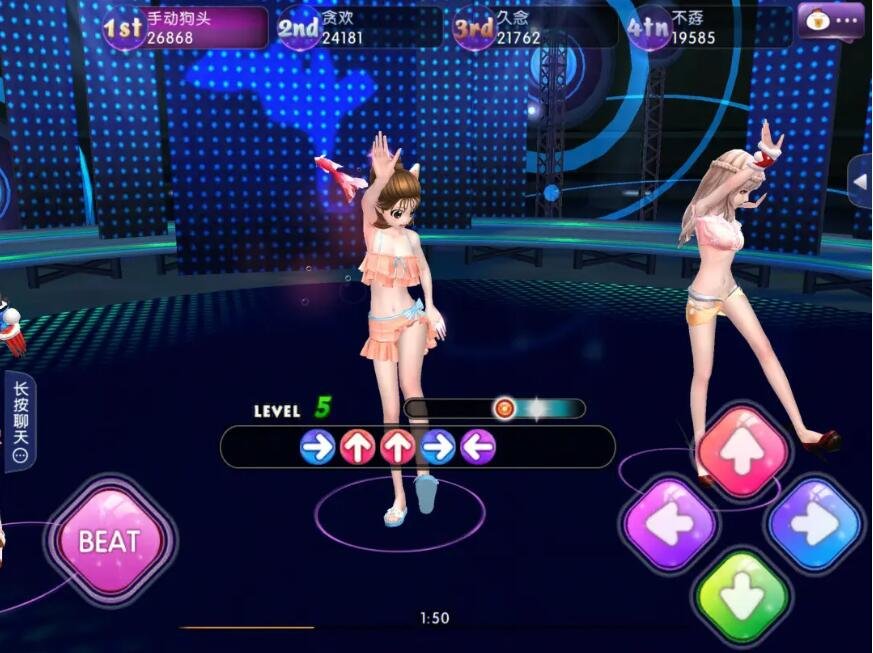Hit the red up arrow button

coord(741,451)
